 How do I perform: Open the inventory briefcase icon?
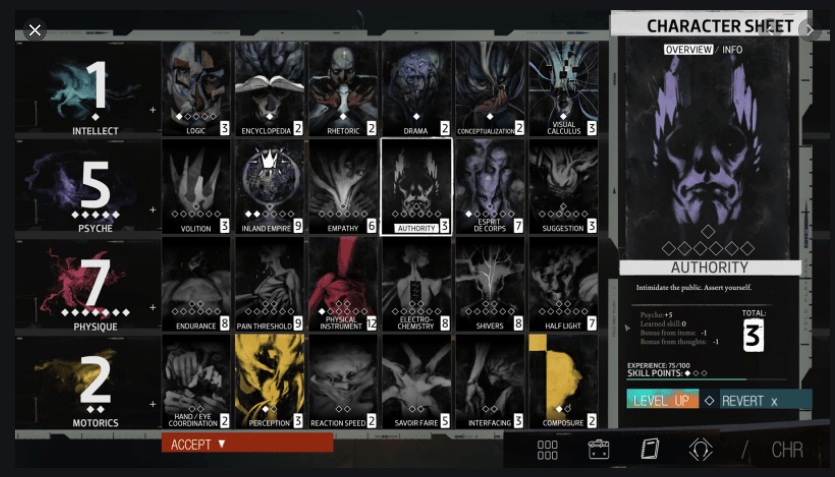pos(599,449)
